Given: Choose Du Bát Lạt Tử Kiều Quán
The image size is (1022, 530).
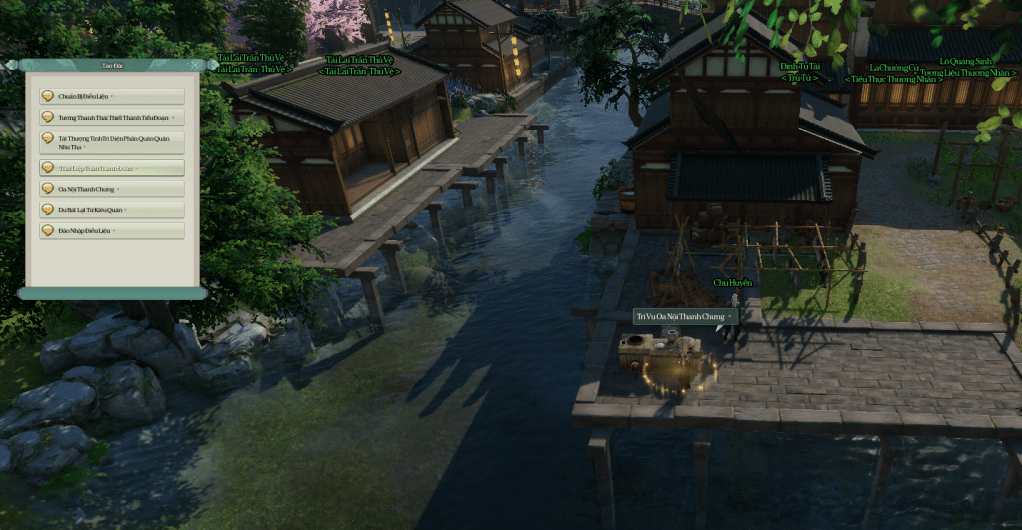Looking at the screenshot, I should [x=112, y=210].
